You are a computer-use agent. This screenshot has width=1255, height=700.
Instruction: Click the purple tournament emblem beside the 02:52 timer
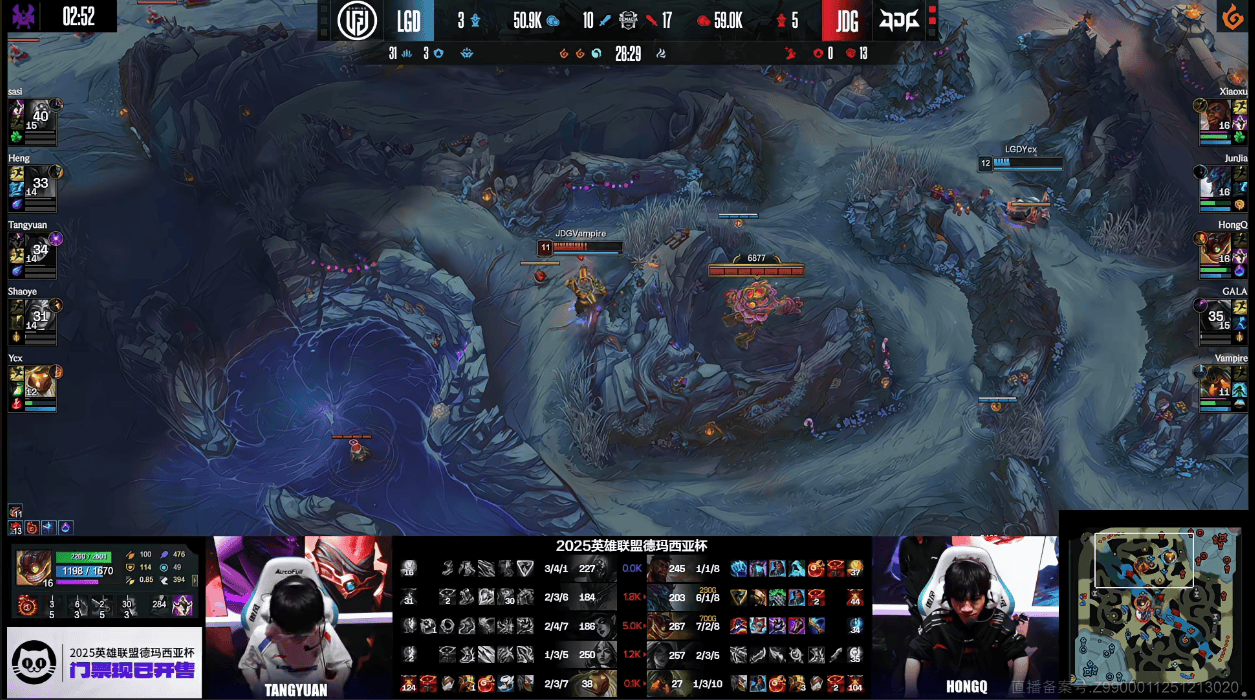pos(24,16)
